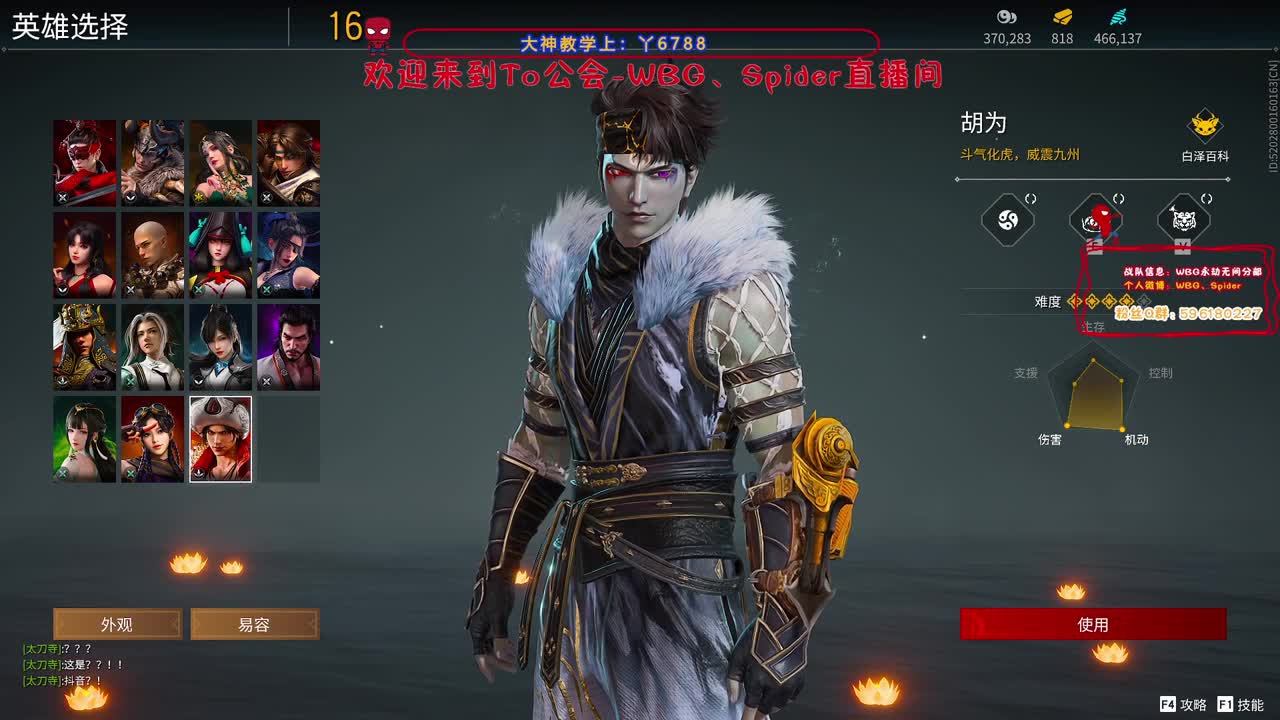
Task: Select hero 胡为's first skill icon
Action: (1008, 219)
